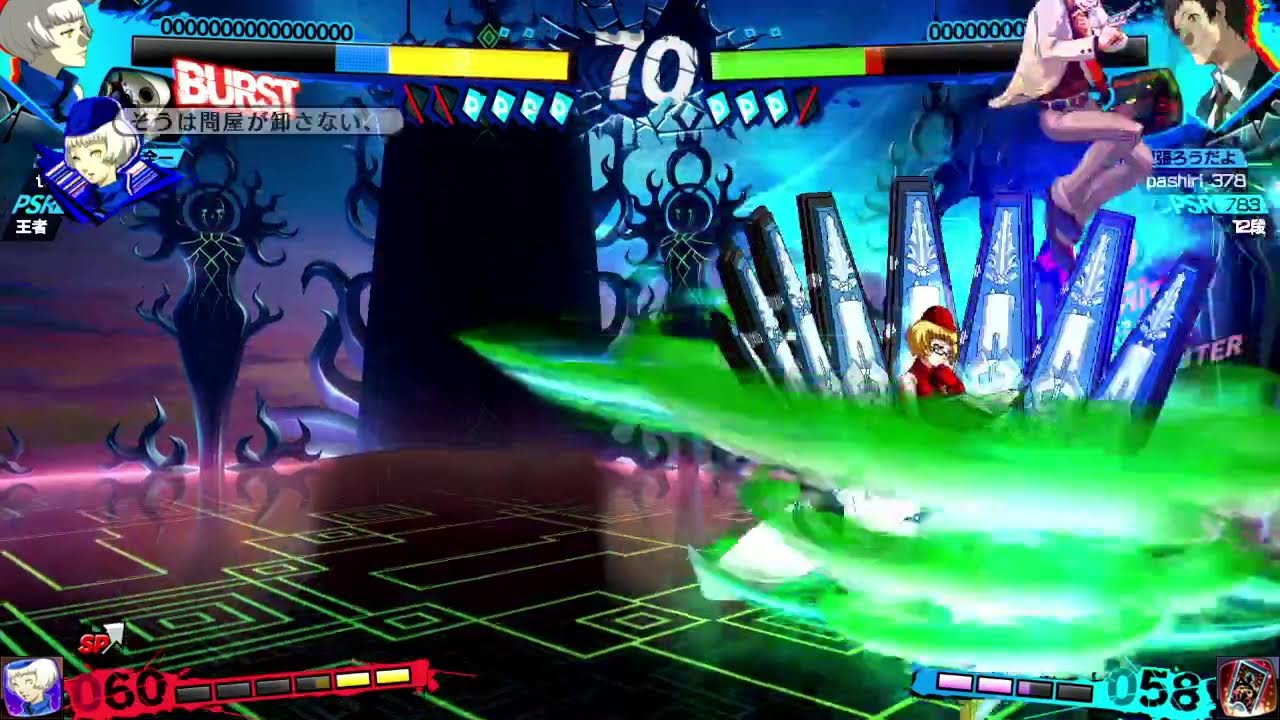Click Elizabeth's icon beside the red SP gauge
The height and width of the screenshot is (720, 1280).
(x=29, y=687)
